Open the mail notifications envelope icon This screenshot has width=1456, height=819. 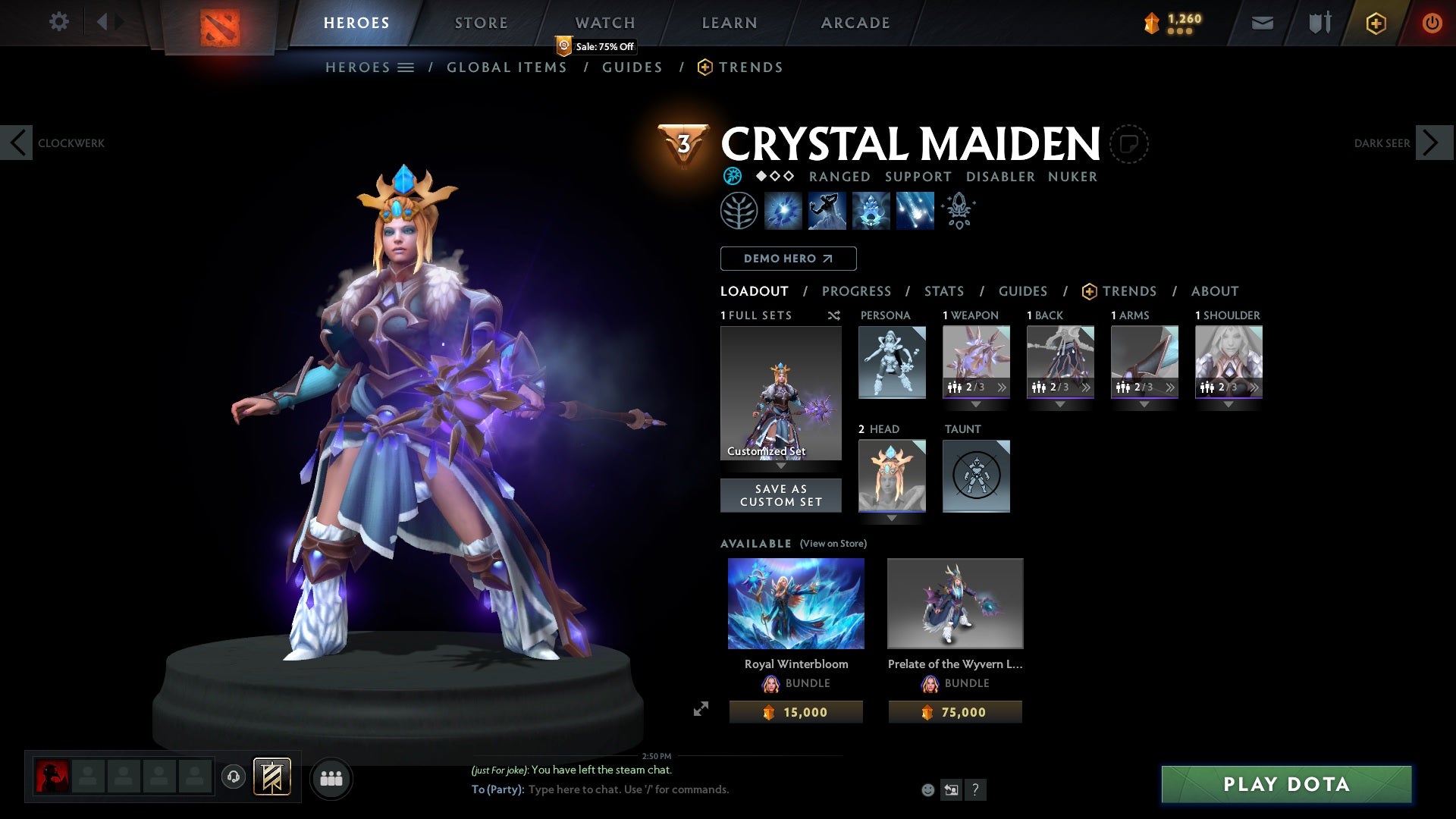(1261, 23)
